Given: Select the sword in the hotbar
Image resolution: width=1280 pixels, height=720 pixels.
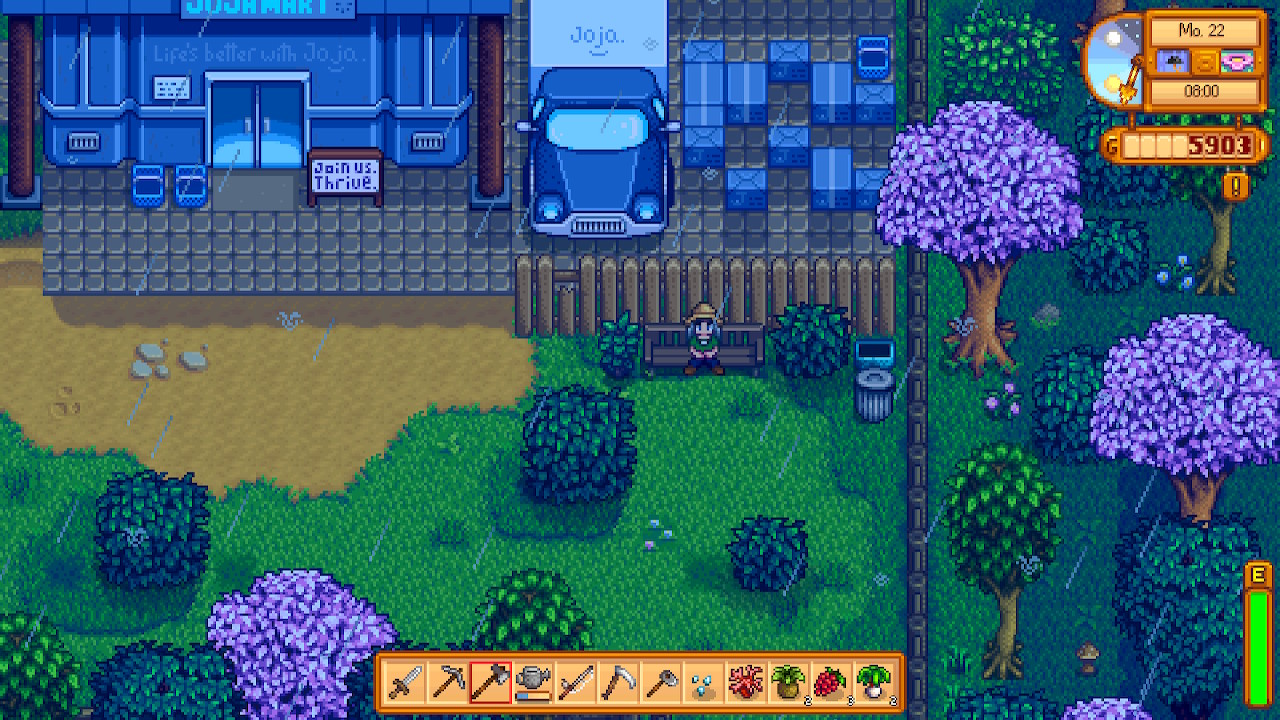Looking at the screenshot, I should [x=405, y=683].
